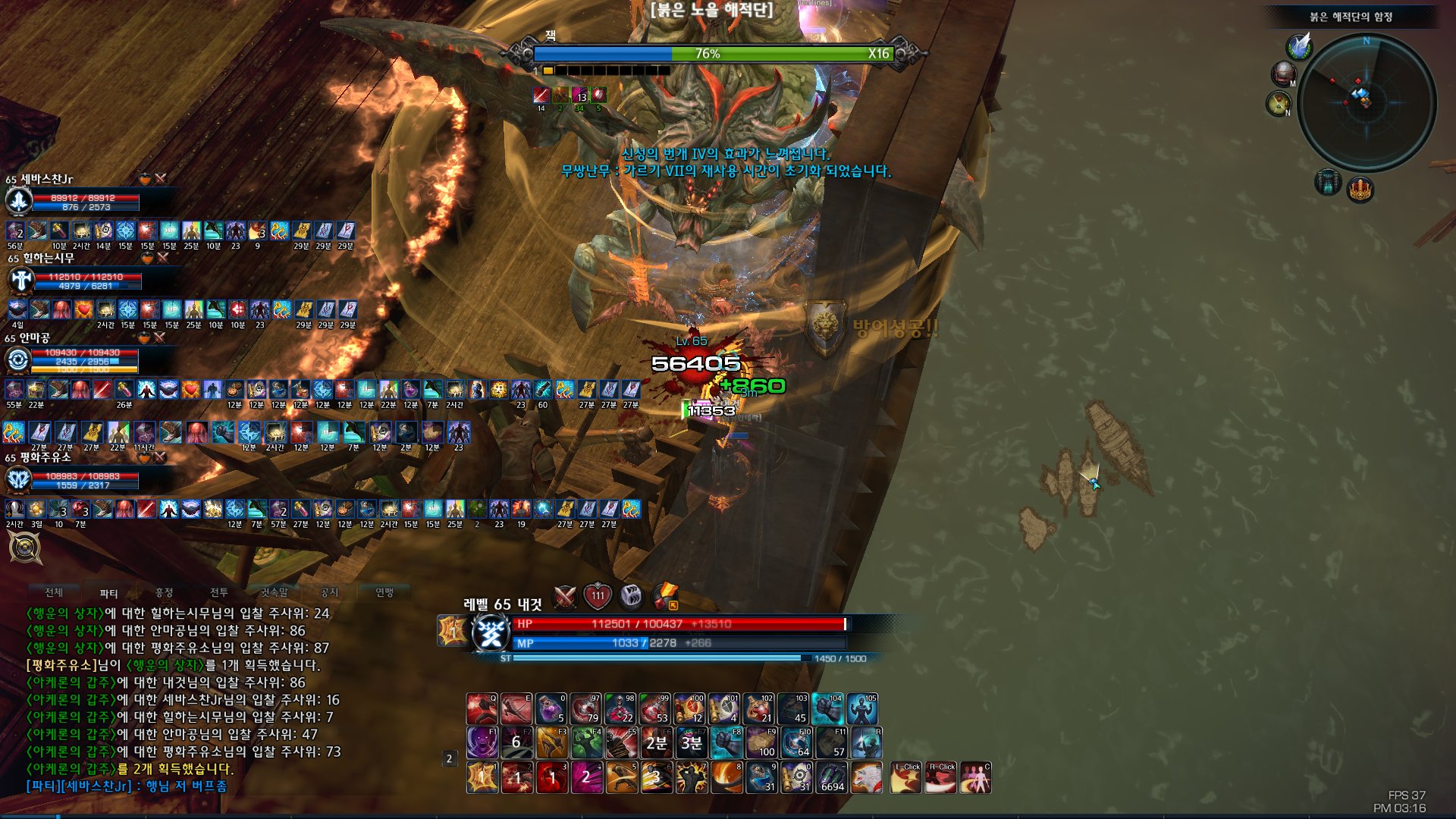
Task: Open the 흥정 chat tab
Action: click(x=164, y=592)
